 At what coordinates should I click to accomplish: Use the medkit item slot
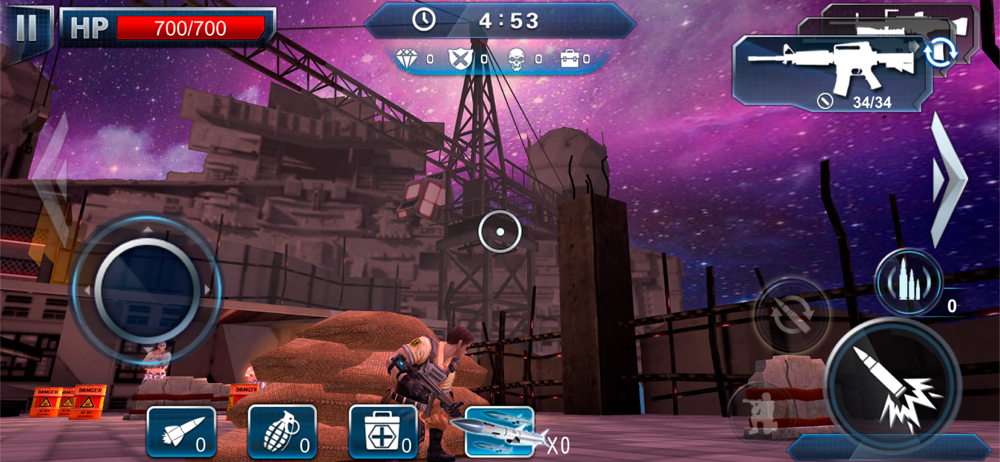383,431
